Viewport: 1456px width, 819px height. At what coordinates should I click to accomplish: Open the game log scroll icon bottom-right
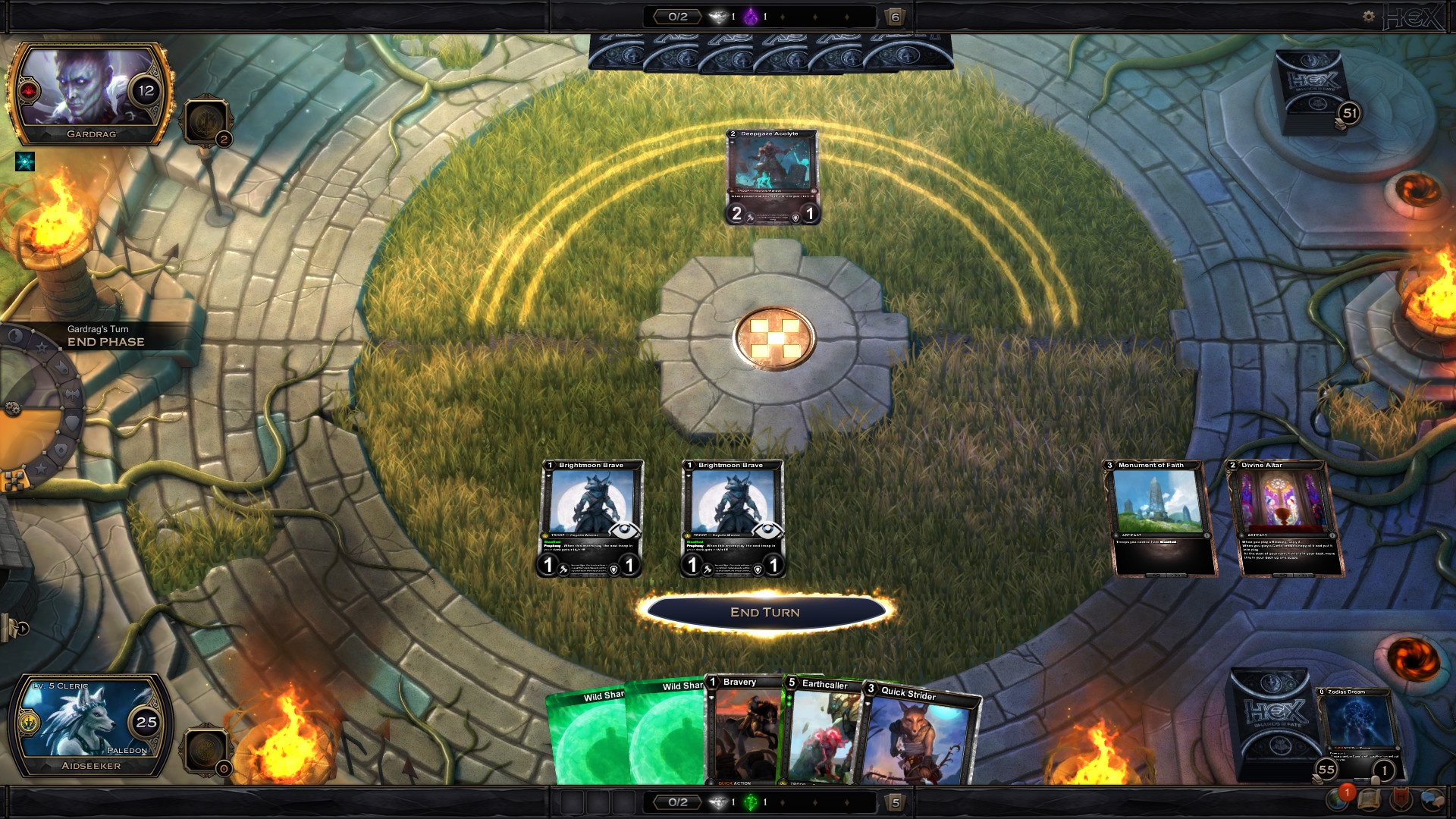1370,802
